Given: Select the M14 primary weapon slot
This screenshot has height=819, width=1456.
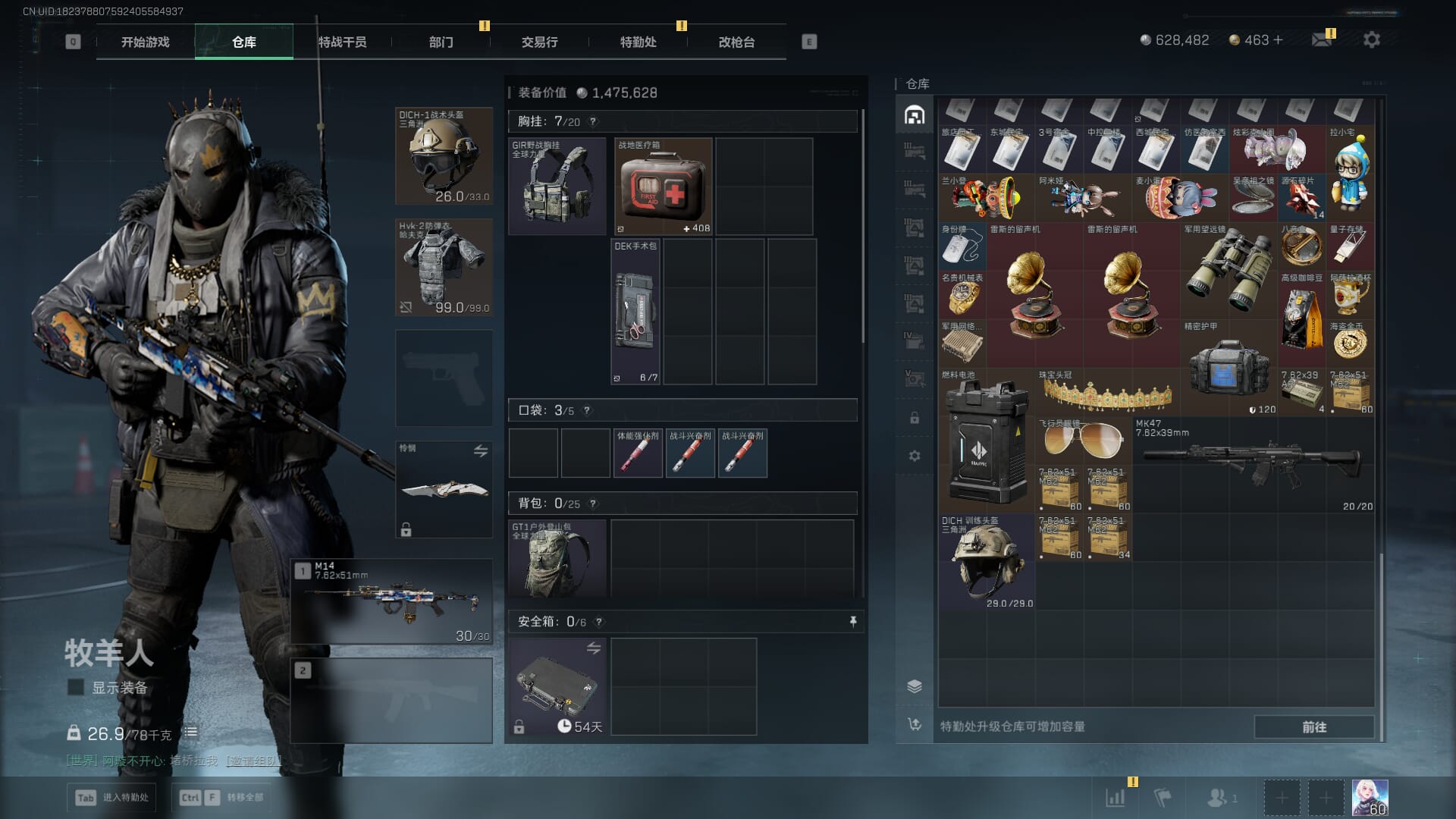Looking at the screenshot, I should [x=391, y=601].
